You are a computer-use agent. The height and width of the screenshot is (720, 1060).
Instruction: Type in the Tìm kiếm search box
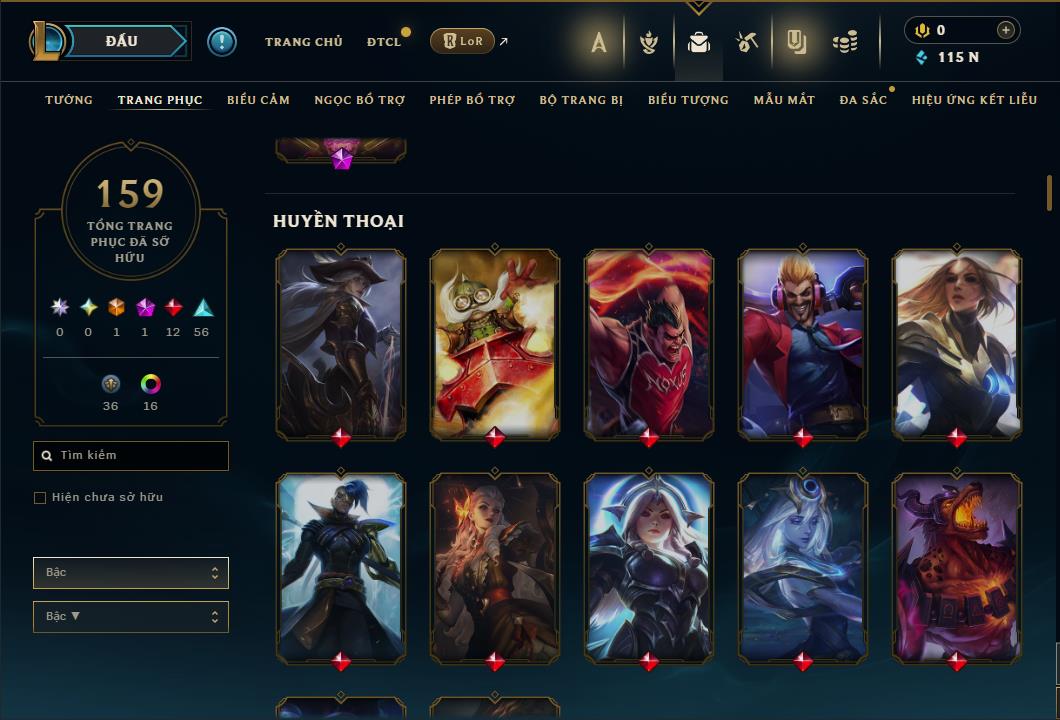[x=140, y=456]
